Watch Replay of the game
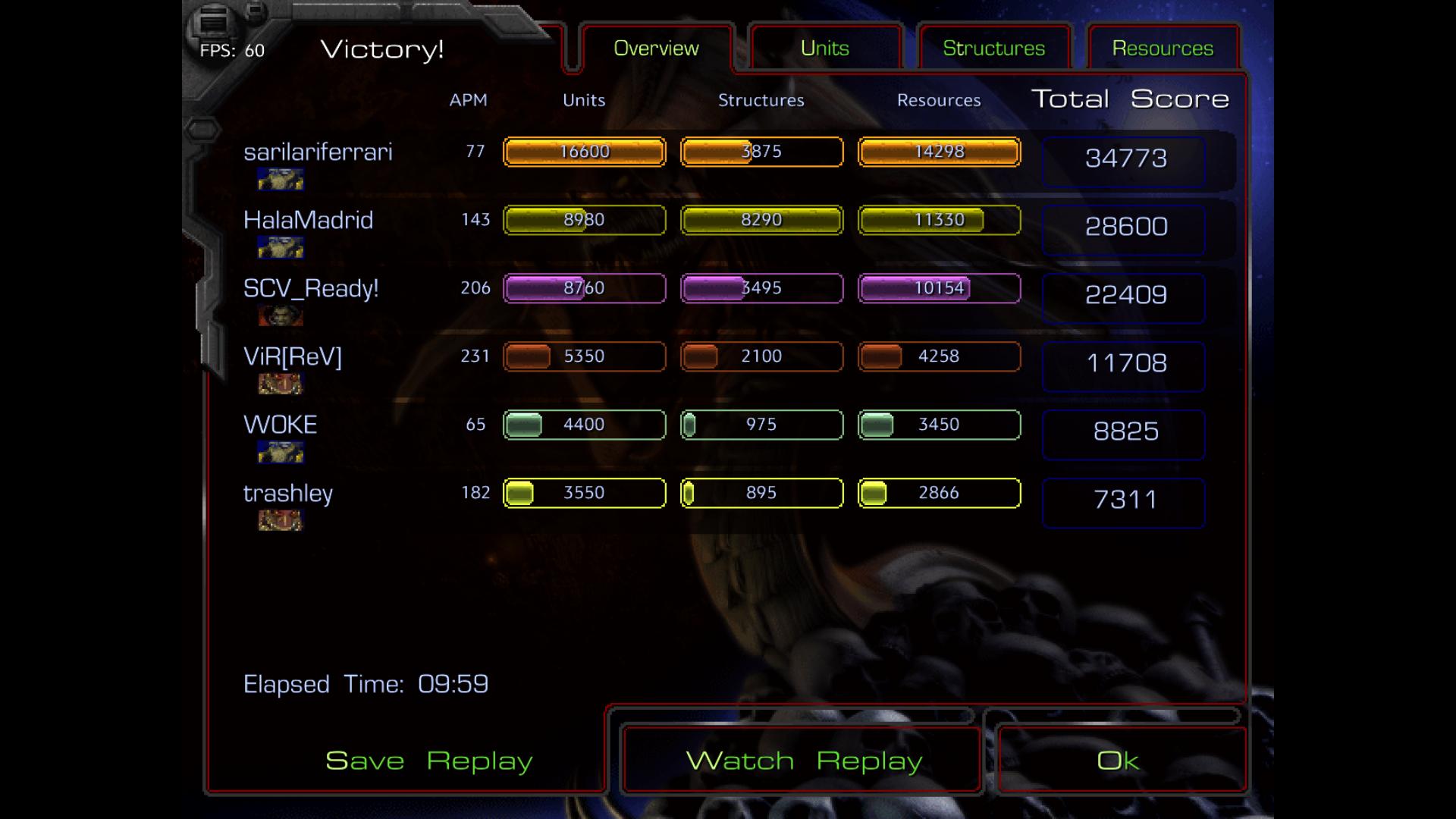Screen dimensions: 1456x819 (x=803, y=761)
